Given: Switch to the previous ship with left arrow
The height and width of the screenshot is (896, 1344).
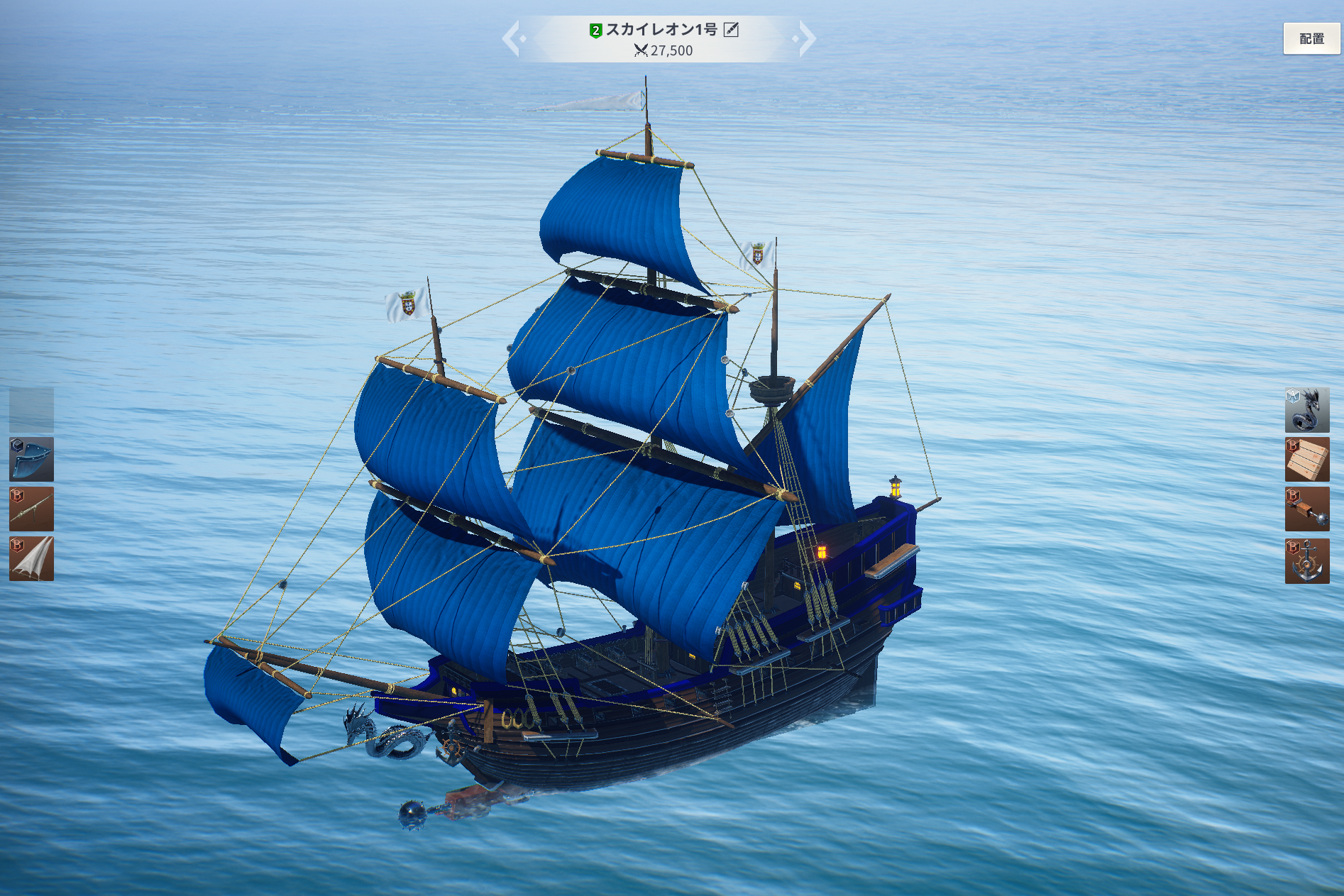Looking at the screenshot, I should coord(512,38).
